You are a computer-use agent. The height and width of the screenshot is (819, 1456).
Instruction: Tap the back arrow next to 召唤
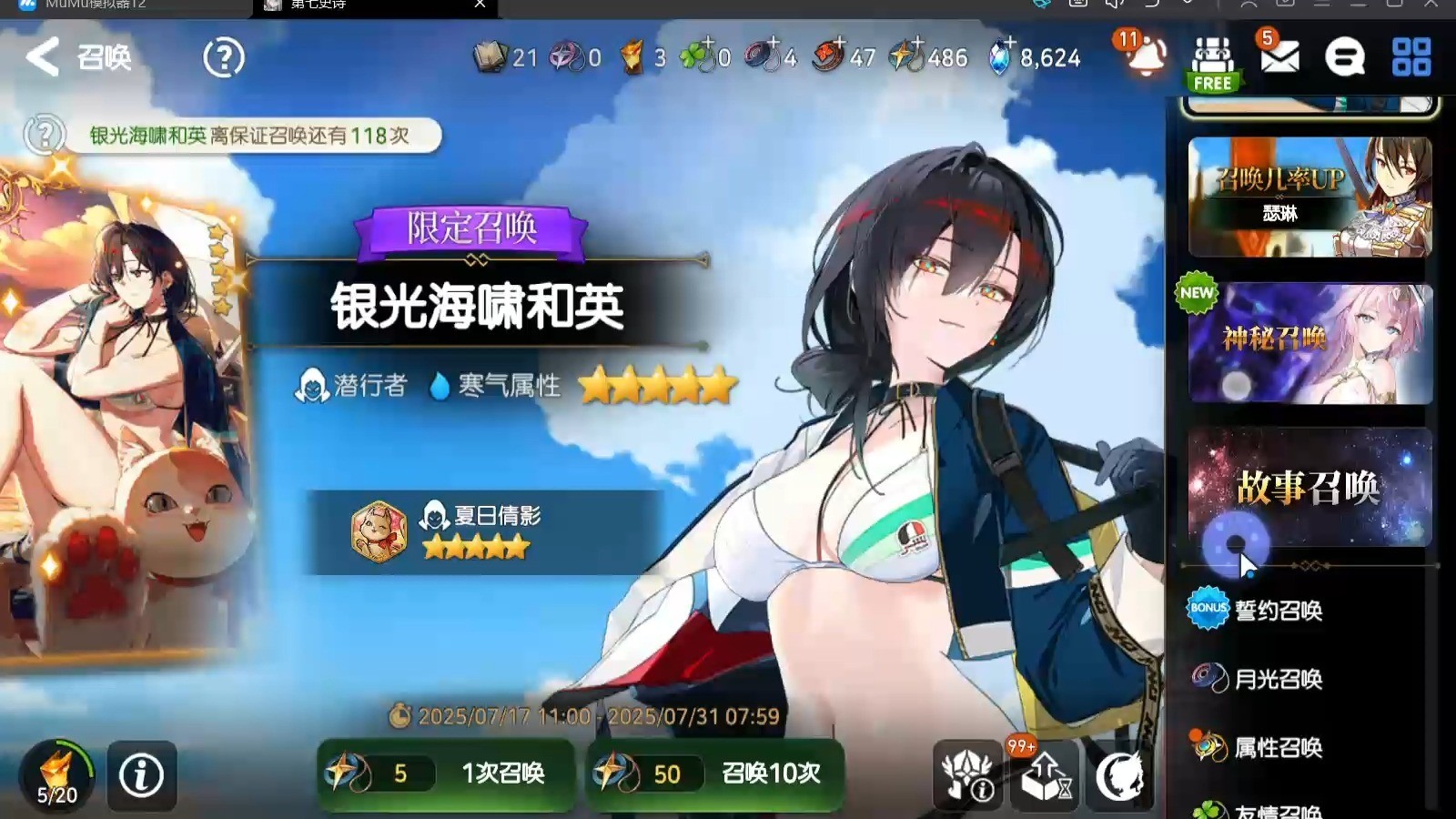click(x=41, y=56)
